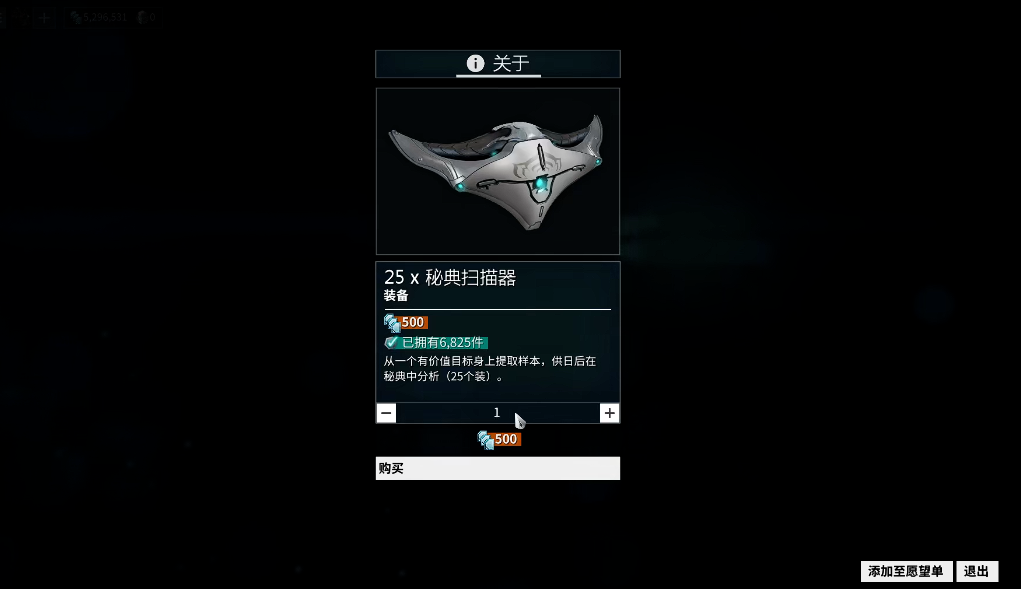This screenshot has height=589, width=1021.
Task: Open the 关于 info tab
Action: [498, 64]
